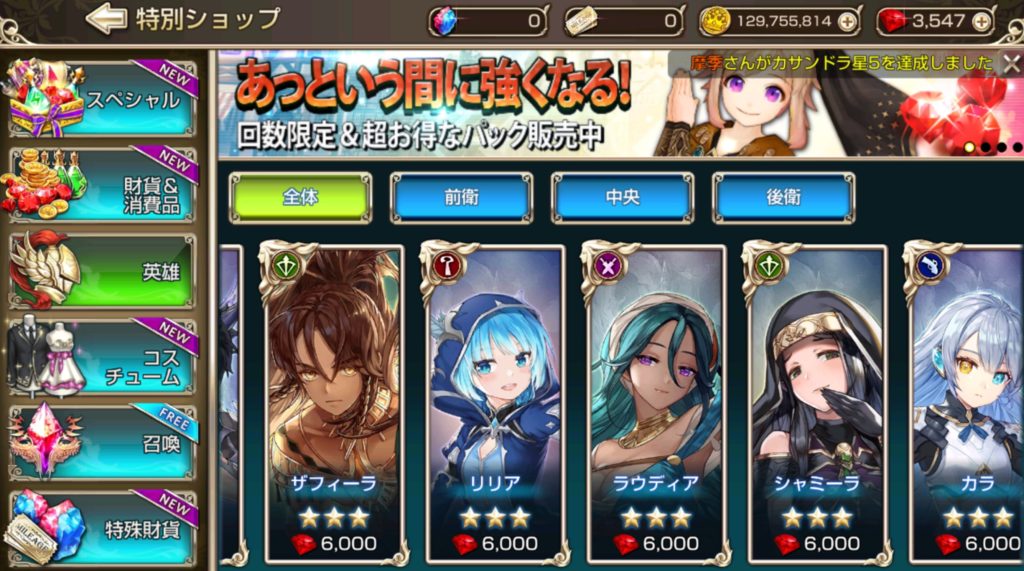Filter heroes by 前衛
Screen dimensions: 1024x571
[461, 197]
